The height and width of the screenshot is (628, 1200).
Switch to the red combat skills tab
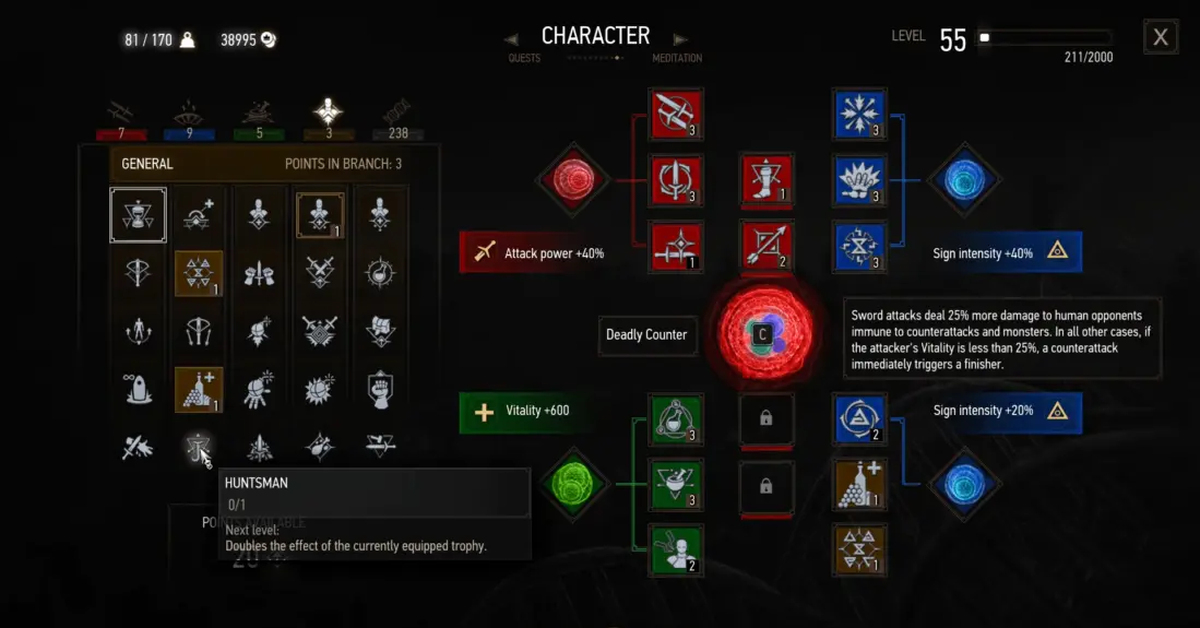tap(121, 117)
